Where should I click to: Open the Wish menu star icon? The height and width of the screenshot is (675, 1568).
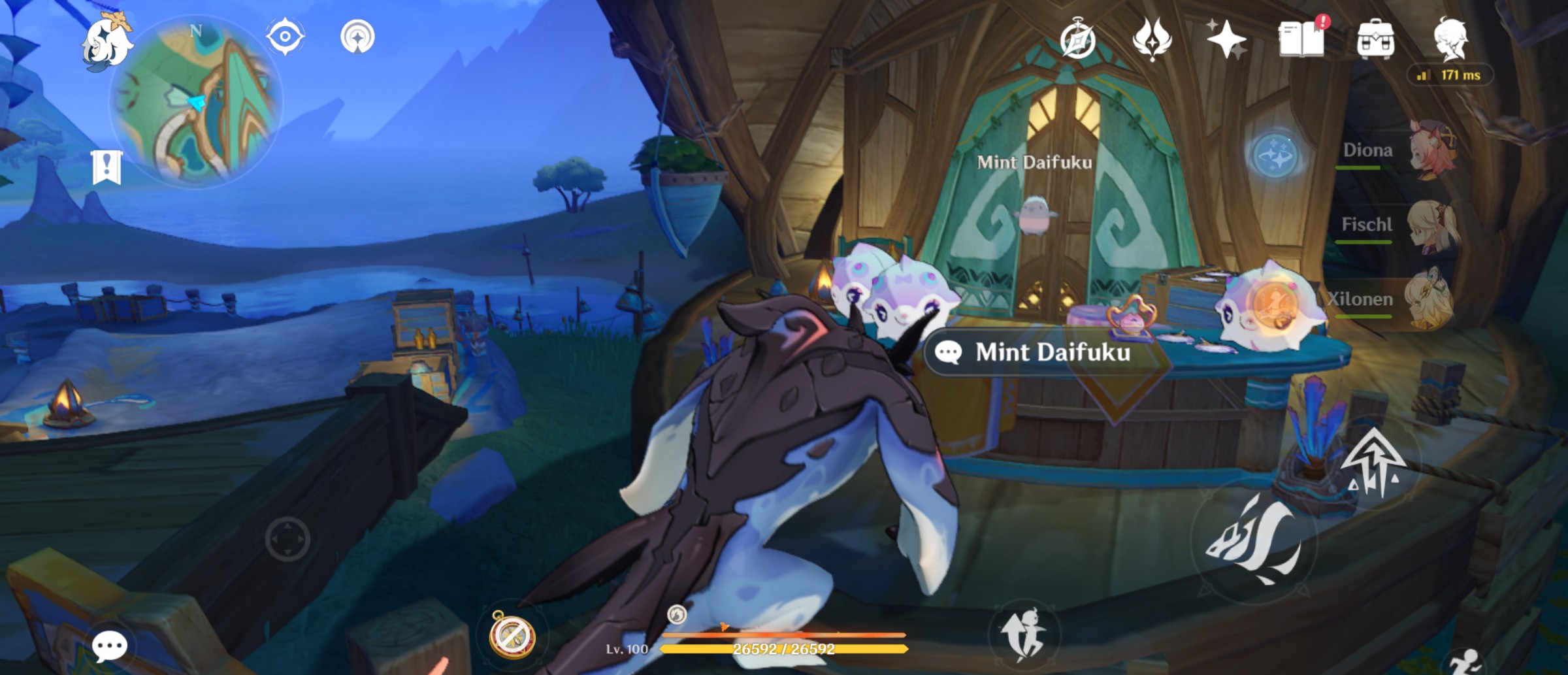[1227, 41]
